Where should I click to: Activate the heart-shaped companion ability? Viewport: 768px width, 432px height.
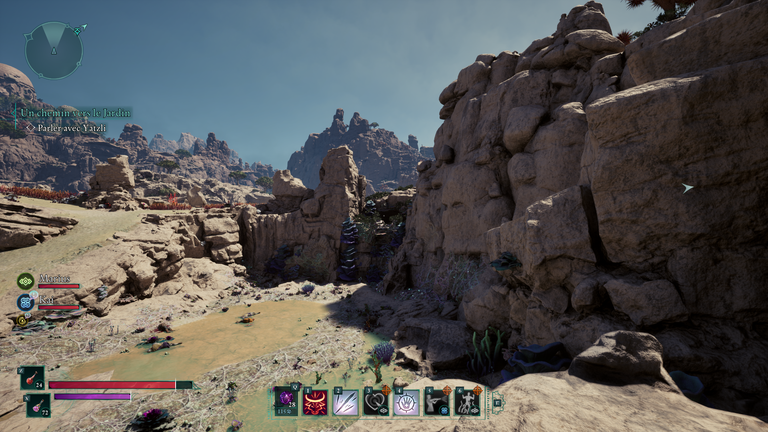(x=376, y=402)
